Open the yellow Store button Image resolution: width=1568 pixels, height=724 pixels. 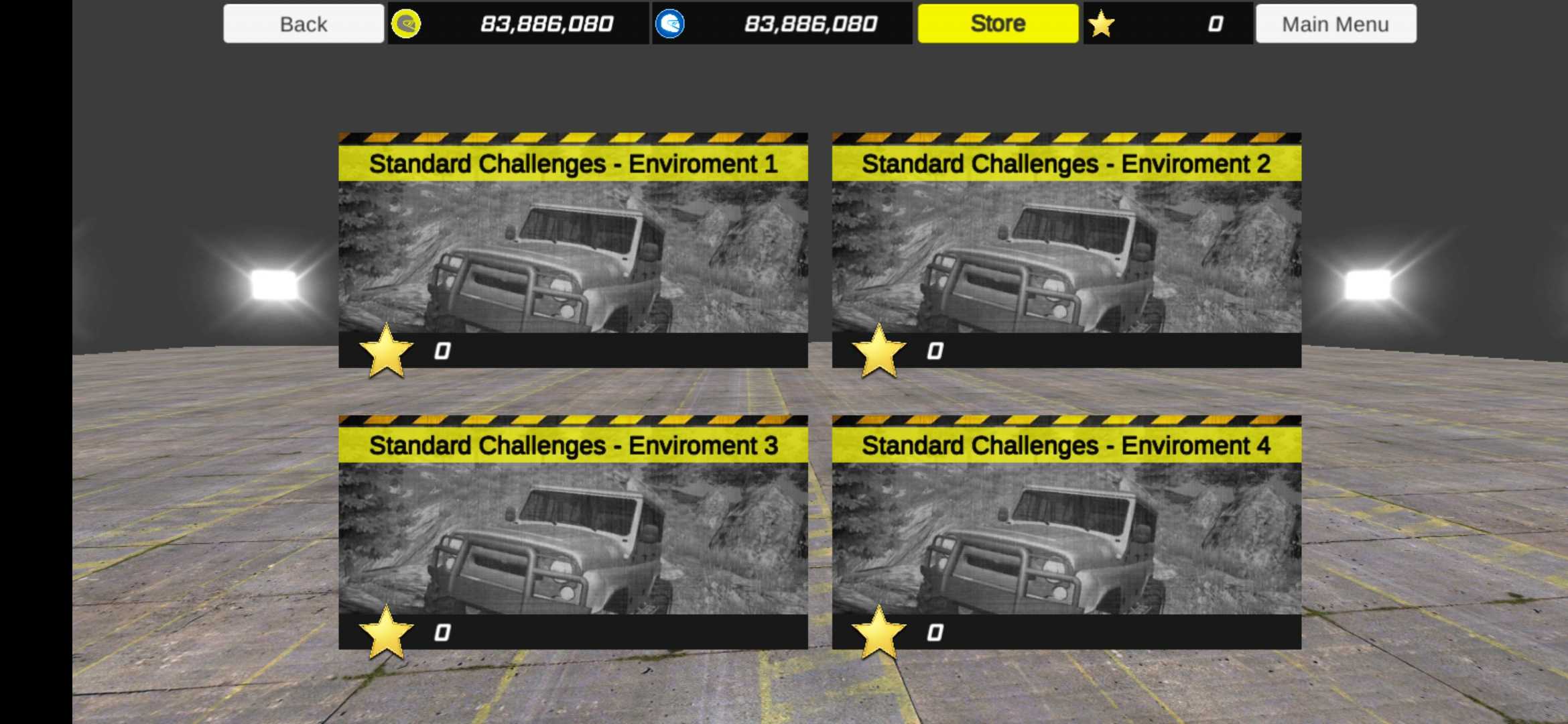(x=998, y=24)
